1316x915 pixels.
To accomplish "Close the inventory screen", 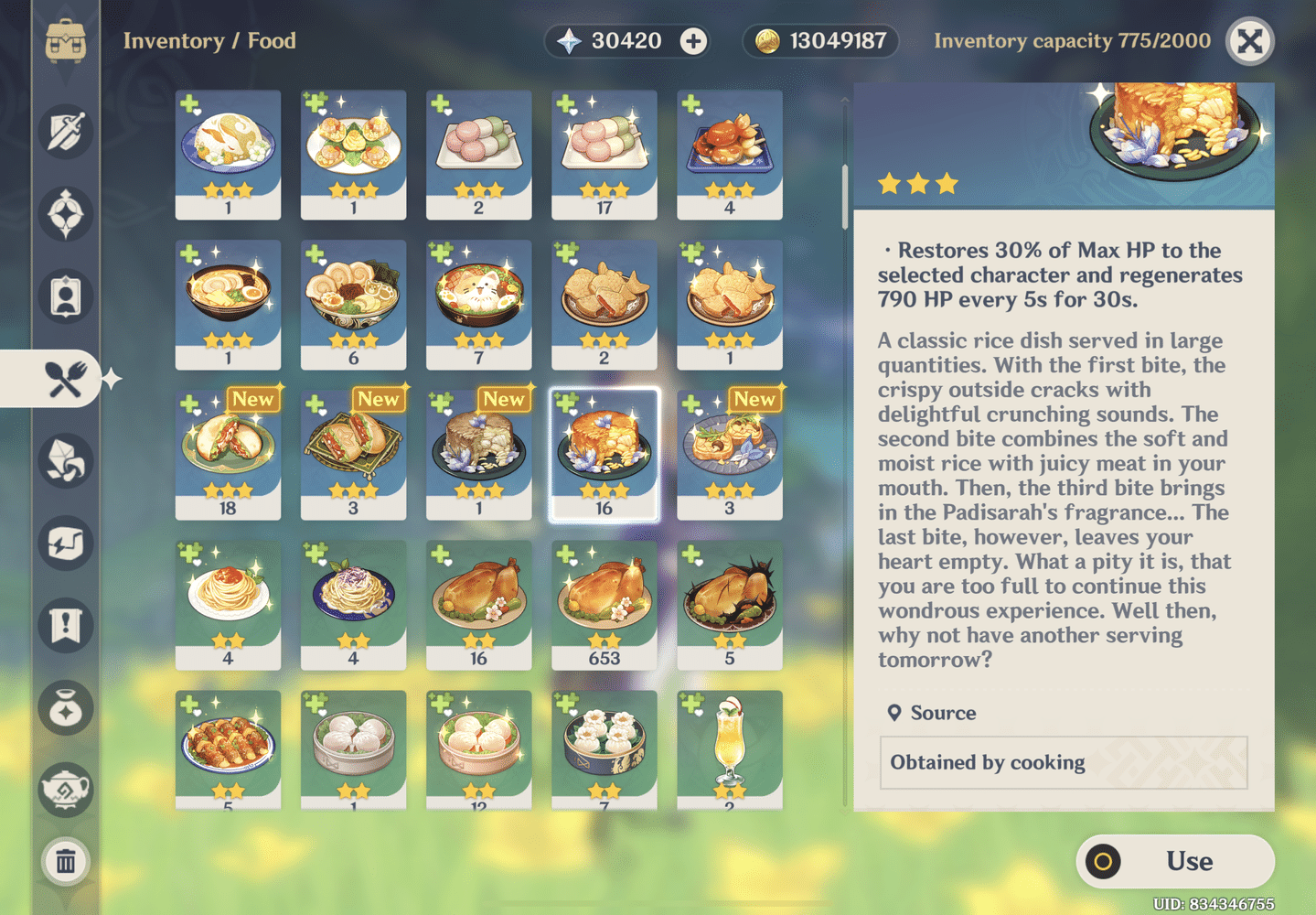I will click(x=1249, y=41).
